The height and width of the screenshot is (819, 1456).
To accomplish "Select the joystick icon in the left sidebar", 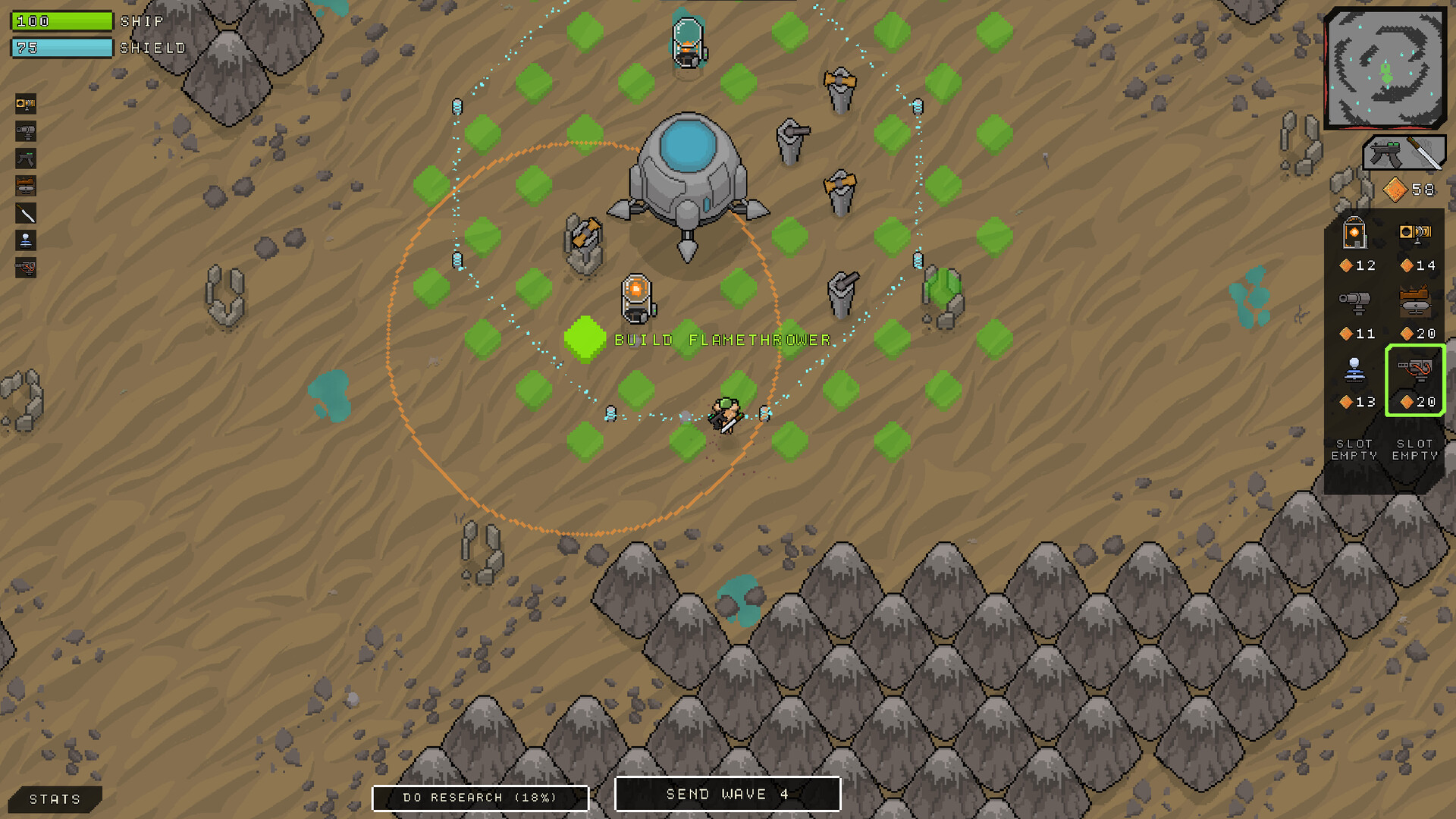I will (x=26, y=241).
